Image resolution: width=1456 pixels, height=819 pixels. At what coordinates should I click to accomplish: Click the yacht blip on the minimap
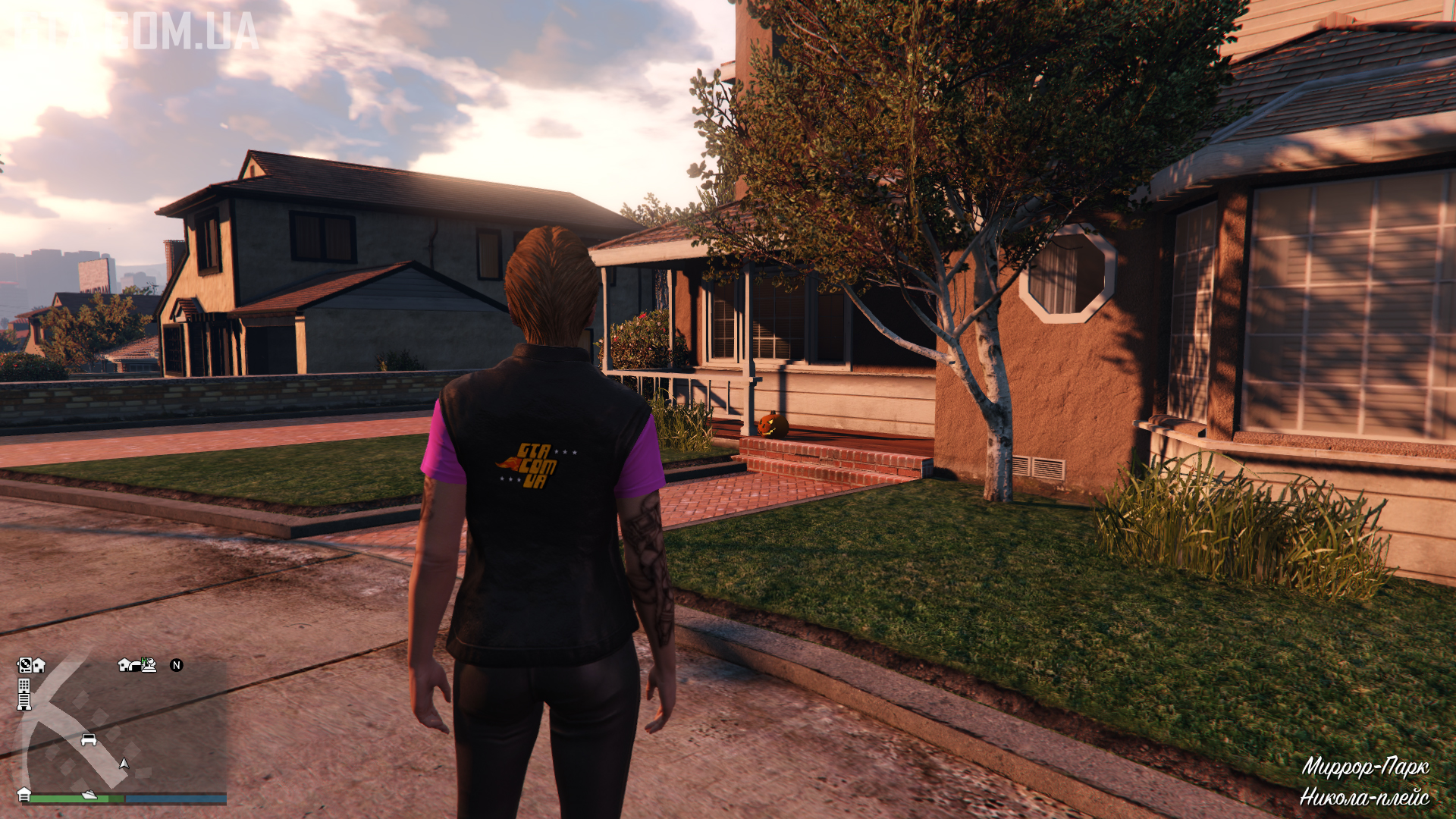point(89,795)
